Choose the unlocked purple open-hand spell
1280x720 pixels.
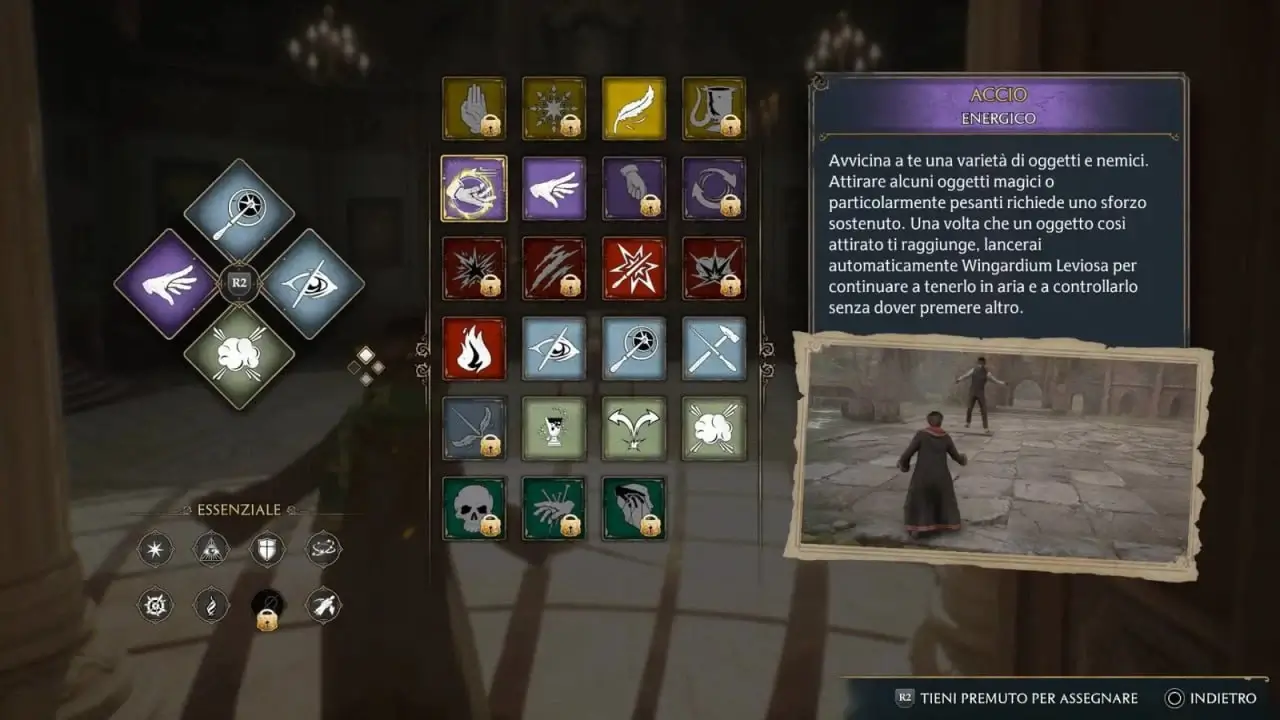[554, 188]
